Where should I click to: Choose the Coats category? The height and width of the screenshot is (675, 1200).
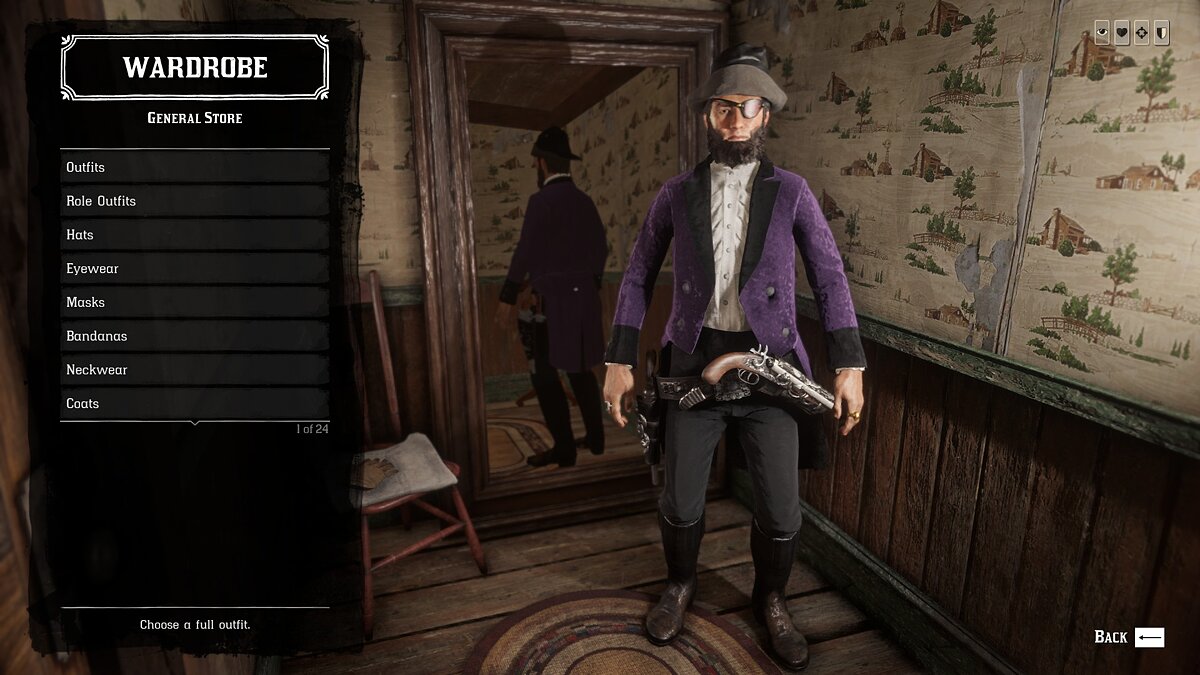click(x=195, y=403)
